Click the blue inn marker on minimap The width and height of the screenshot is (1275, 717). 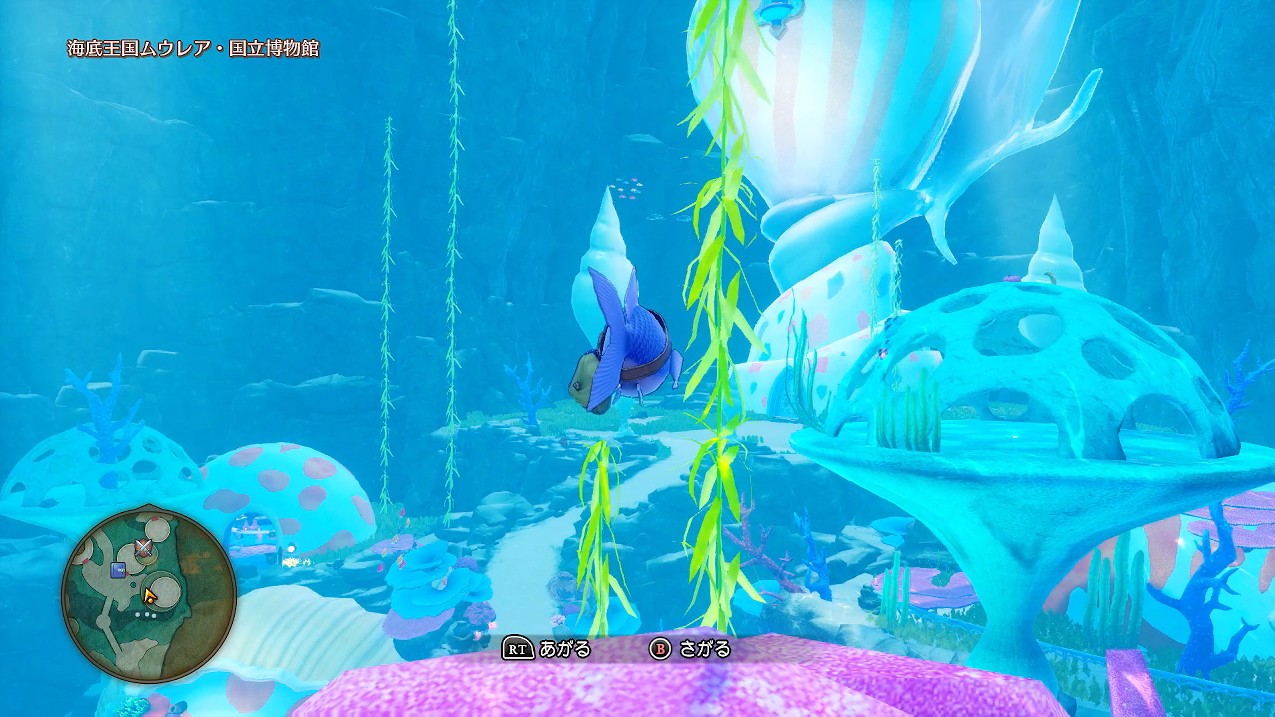click(118, 571)
